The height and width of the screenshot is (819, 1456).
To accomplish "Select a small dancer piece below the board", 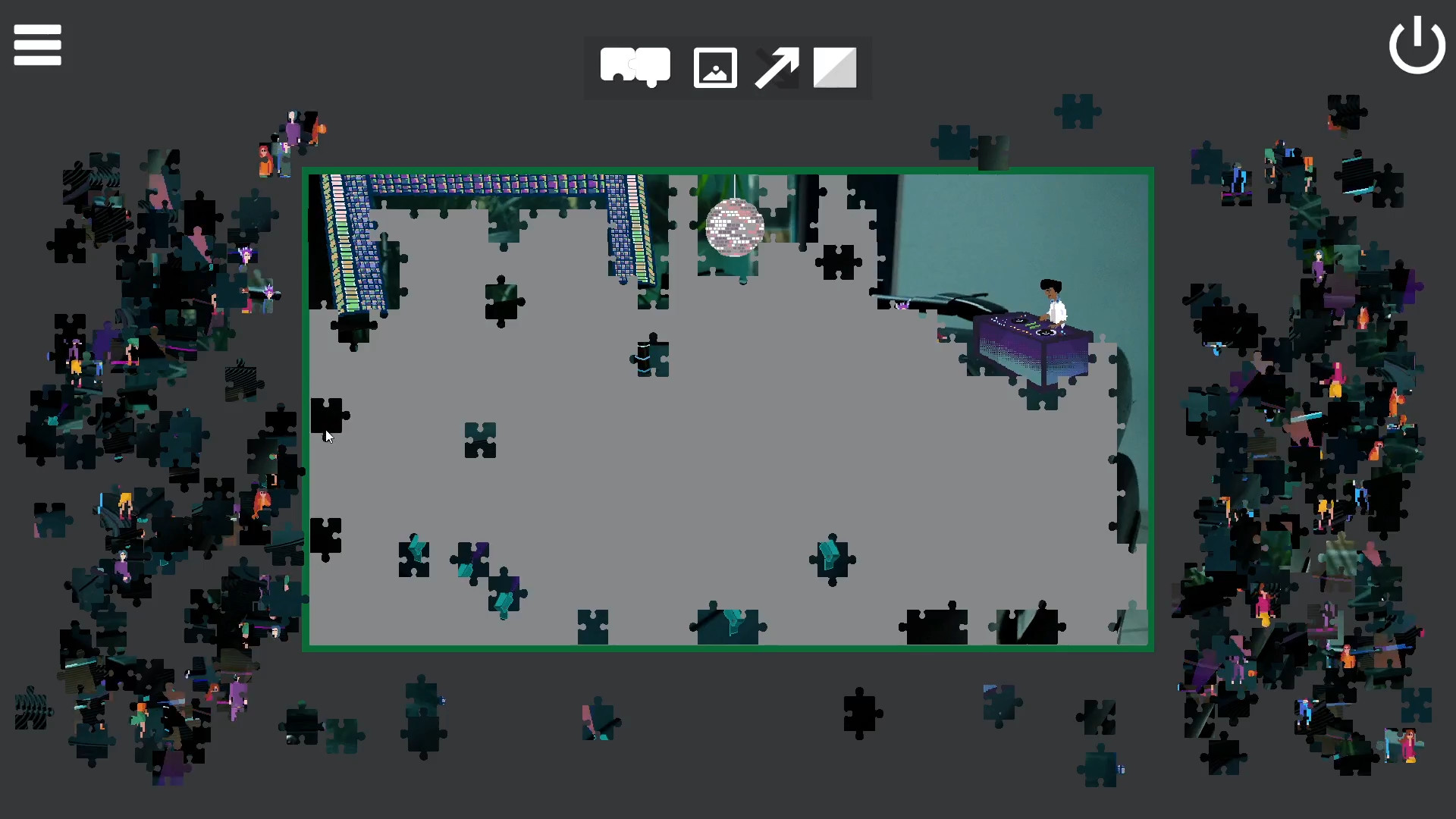I will (599, 720).
